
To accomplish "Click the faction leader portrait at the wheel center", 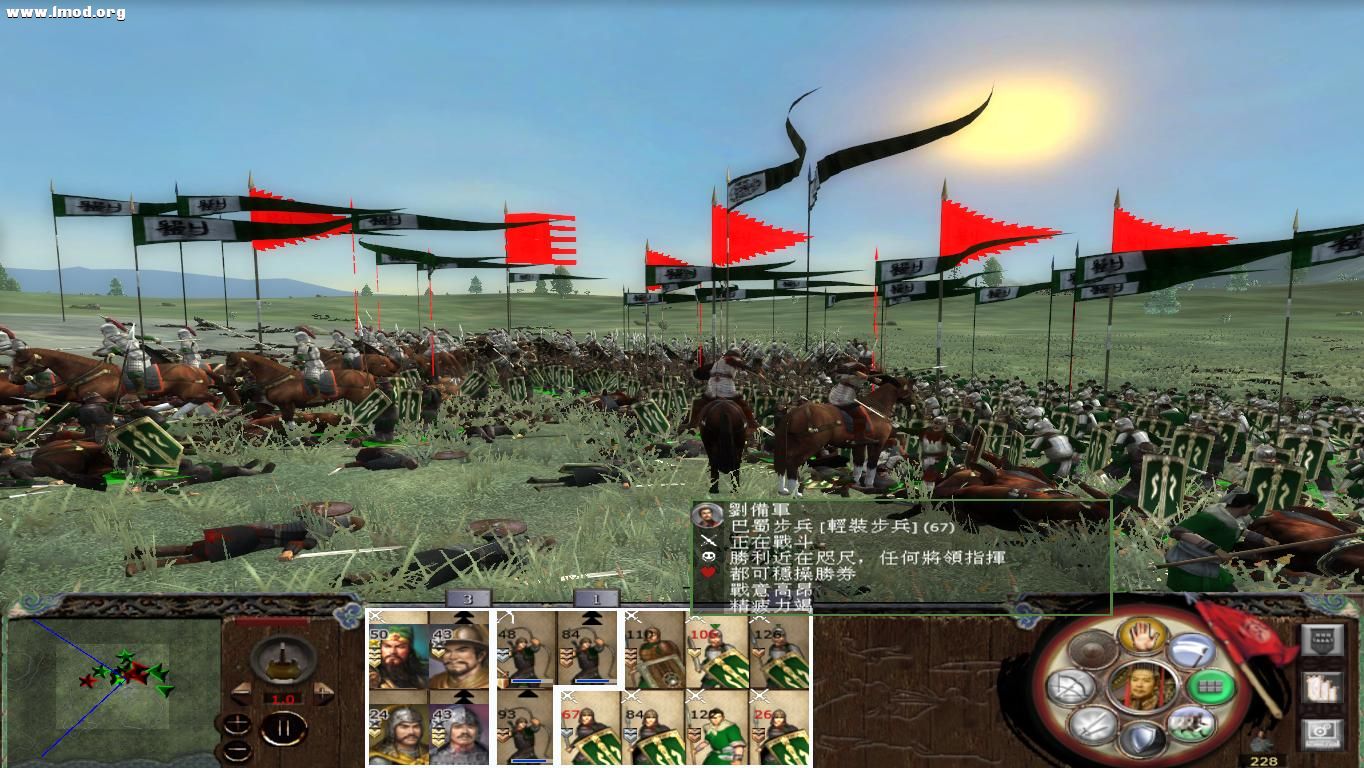I will coord(1143,688).
